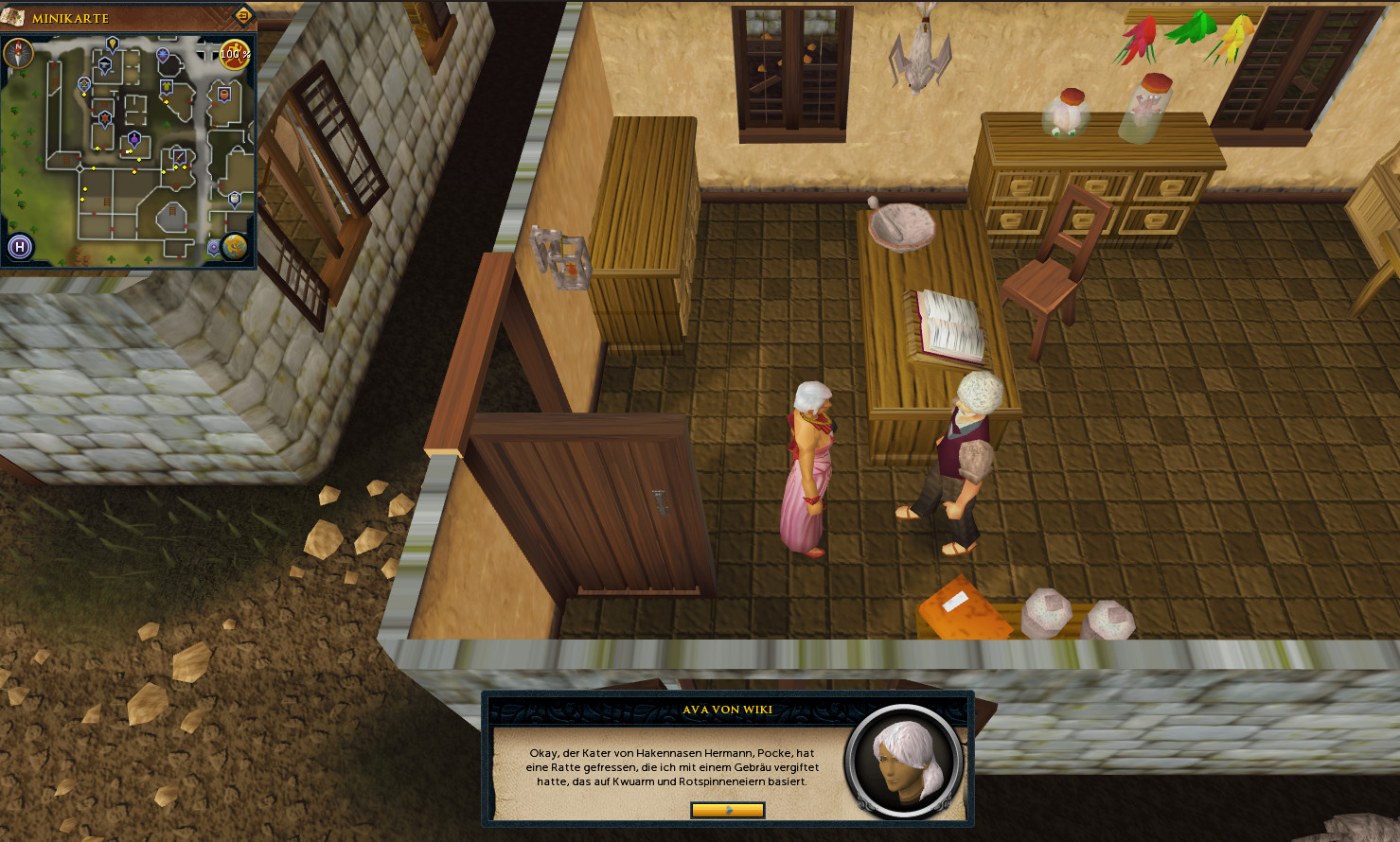This screenshot has width=1400, height=842.
Task: Select the purple potion shop marker on minimap
Action: click(134, 140)
